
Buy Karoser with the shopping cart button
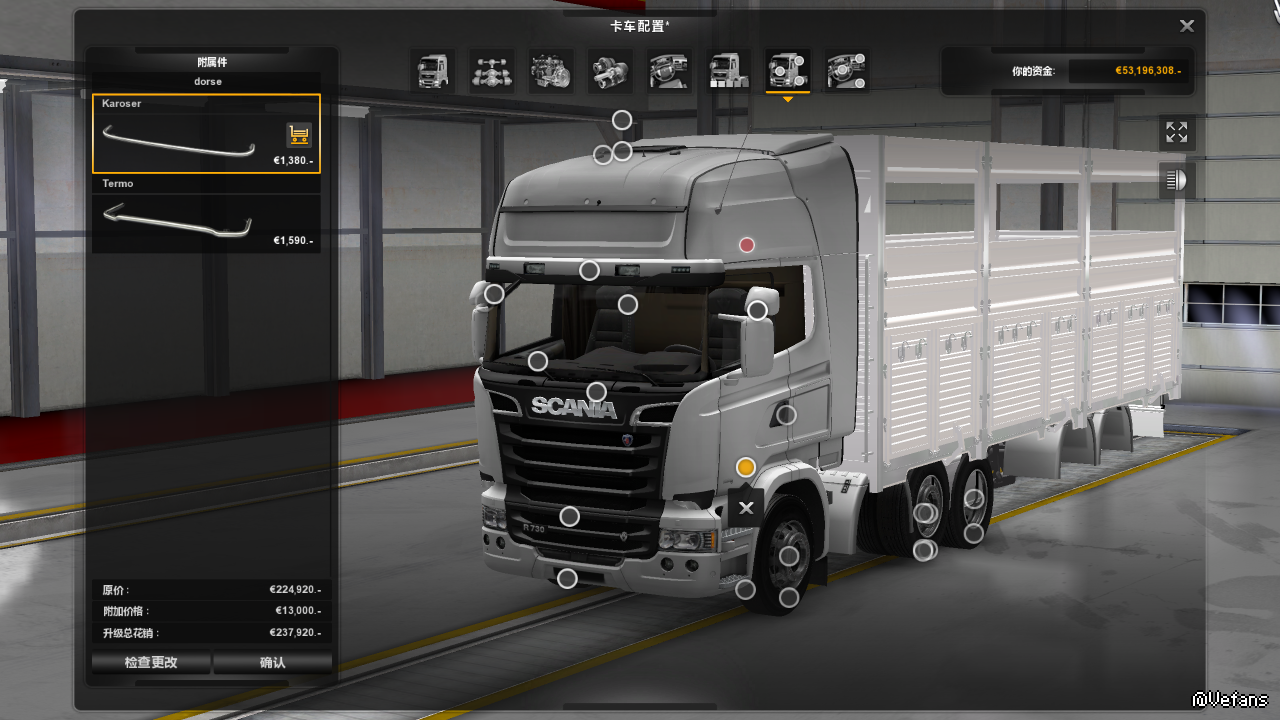[x=298, y=135]
